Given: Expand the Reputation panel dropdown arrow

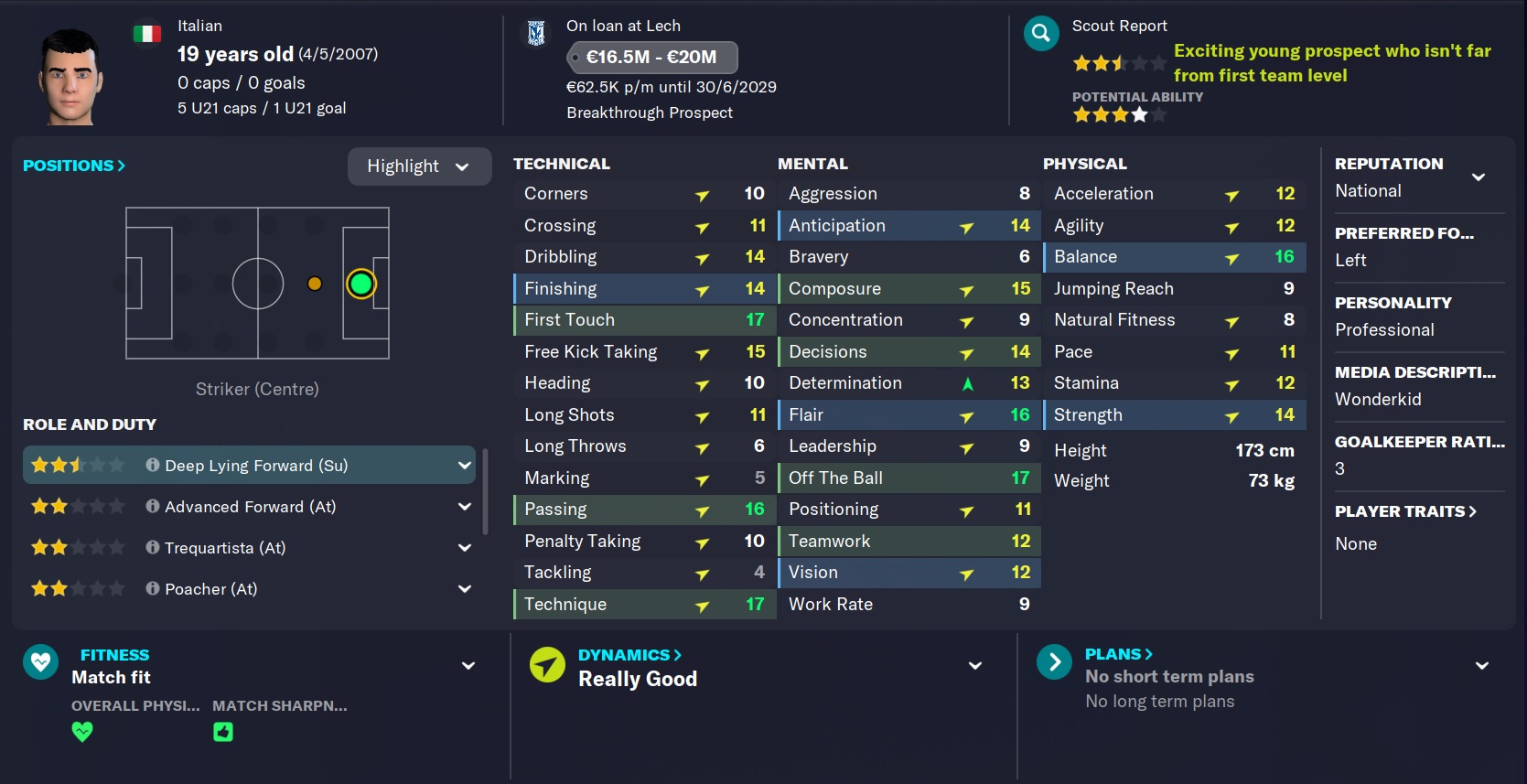Looking at the screenshot, I should (x=1478, y=177).
